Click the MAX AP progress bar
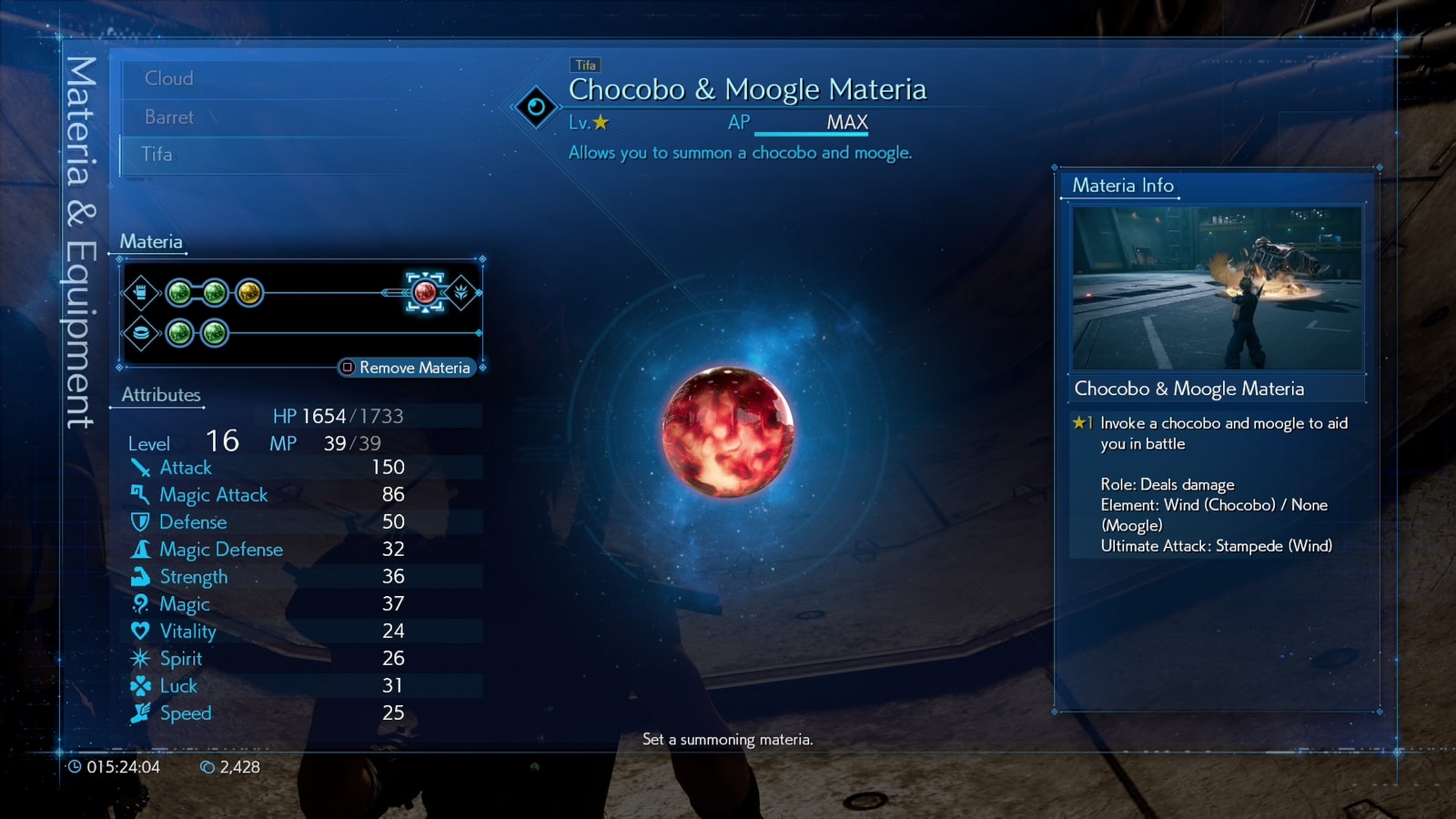Viewport: 1456px width, 819px height. pos(813,129)
